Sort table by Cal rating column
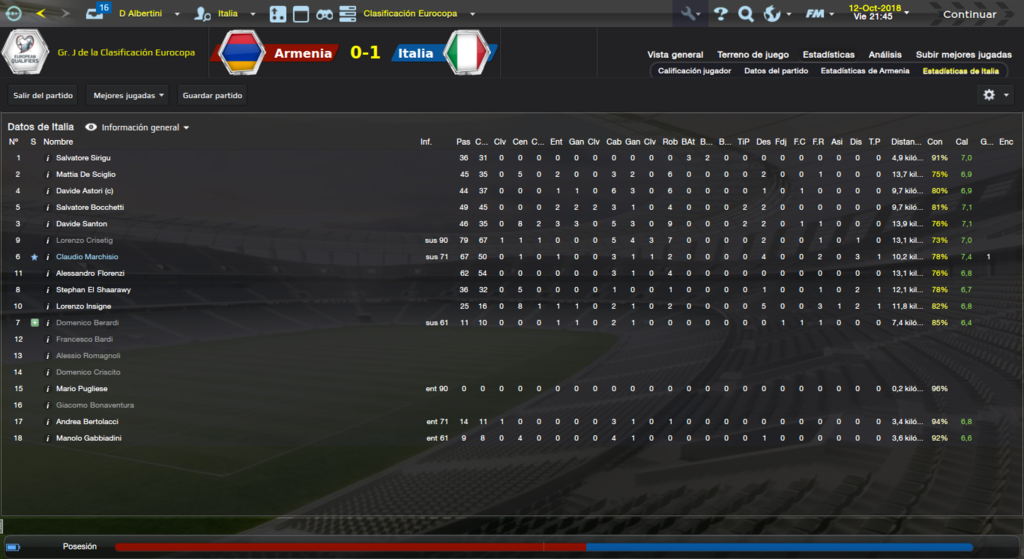The height and width of the screenshot is (559, 1024). (x=962, y=142)
